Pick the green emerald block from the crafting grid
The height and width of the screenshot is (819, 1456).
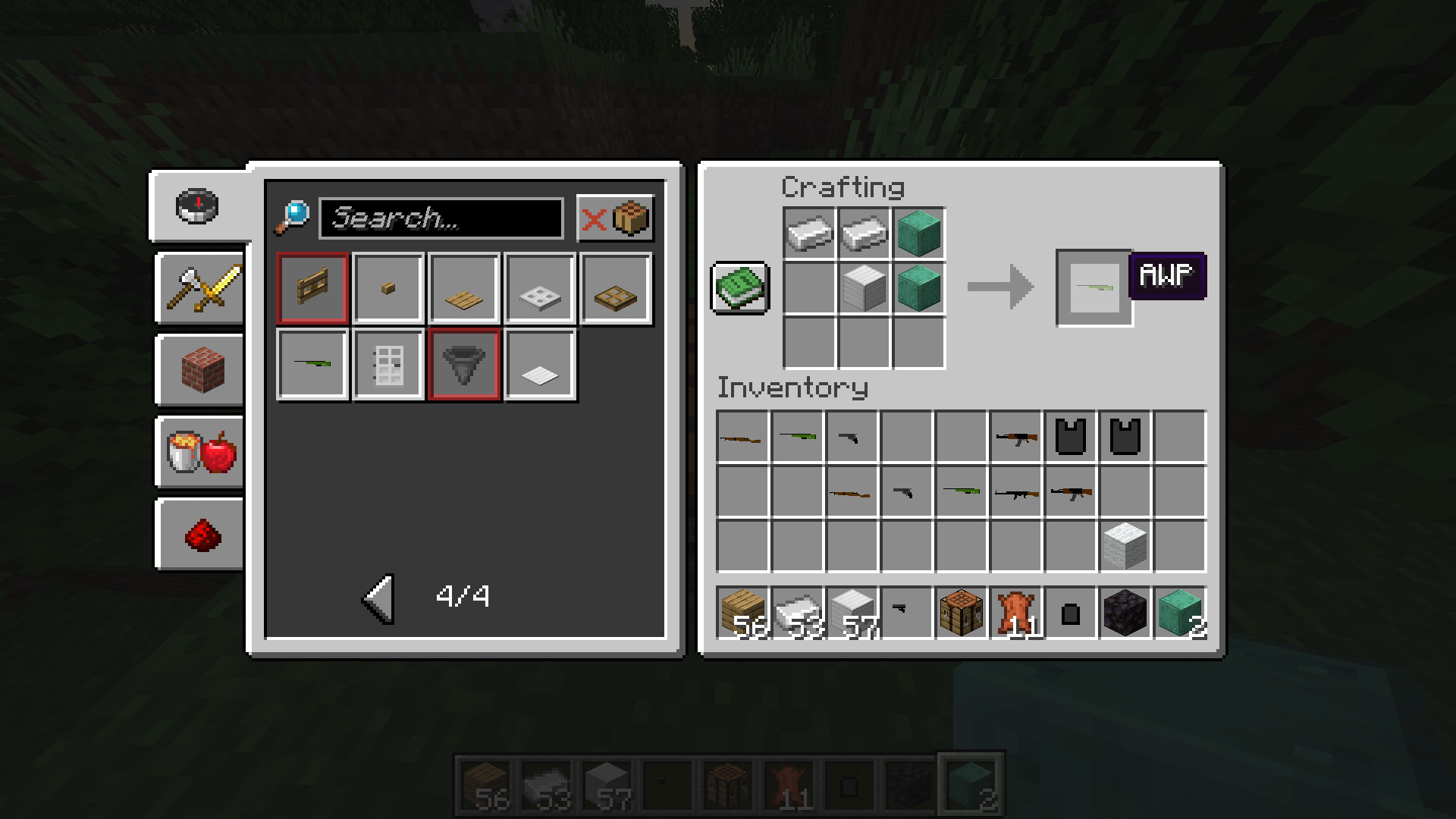[919, 233]
